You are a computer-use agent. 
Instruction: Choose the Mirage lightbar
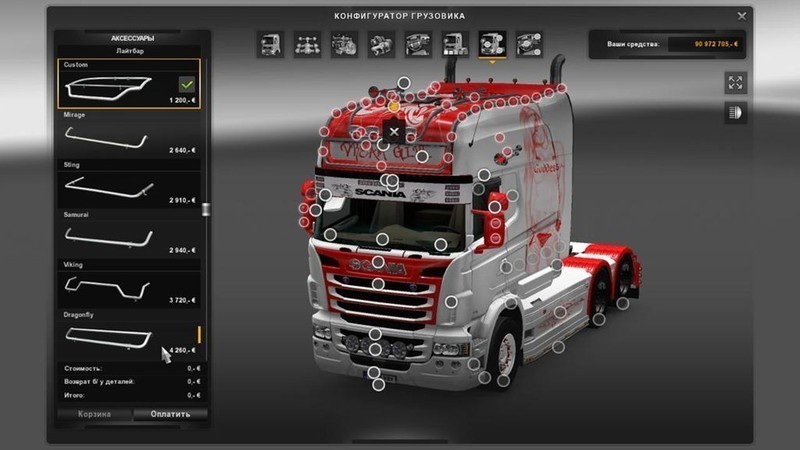(129, 134)
